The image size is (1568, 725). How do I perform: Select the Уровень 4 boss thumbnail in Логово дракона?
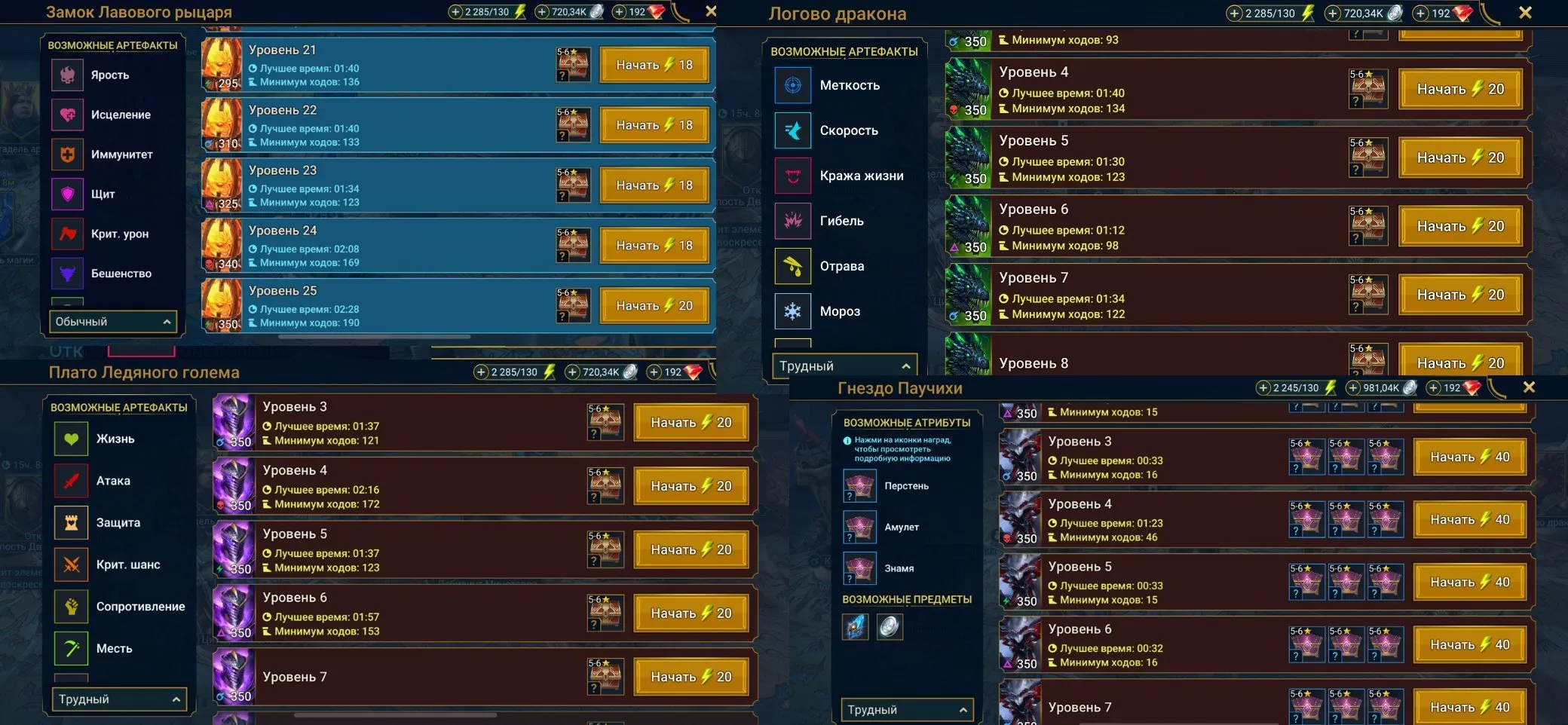tap(969, 89)
